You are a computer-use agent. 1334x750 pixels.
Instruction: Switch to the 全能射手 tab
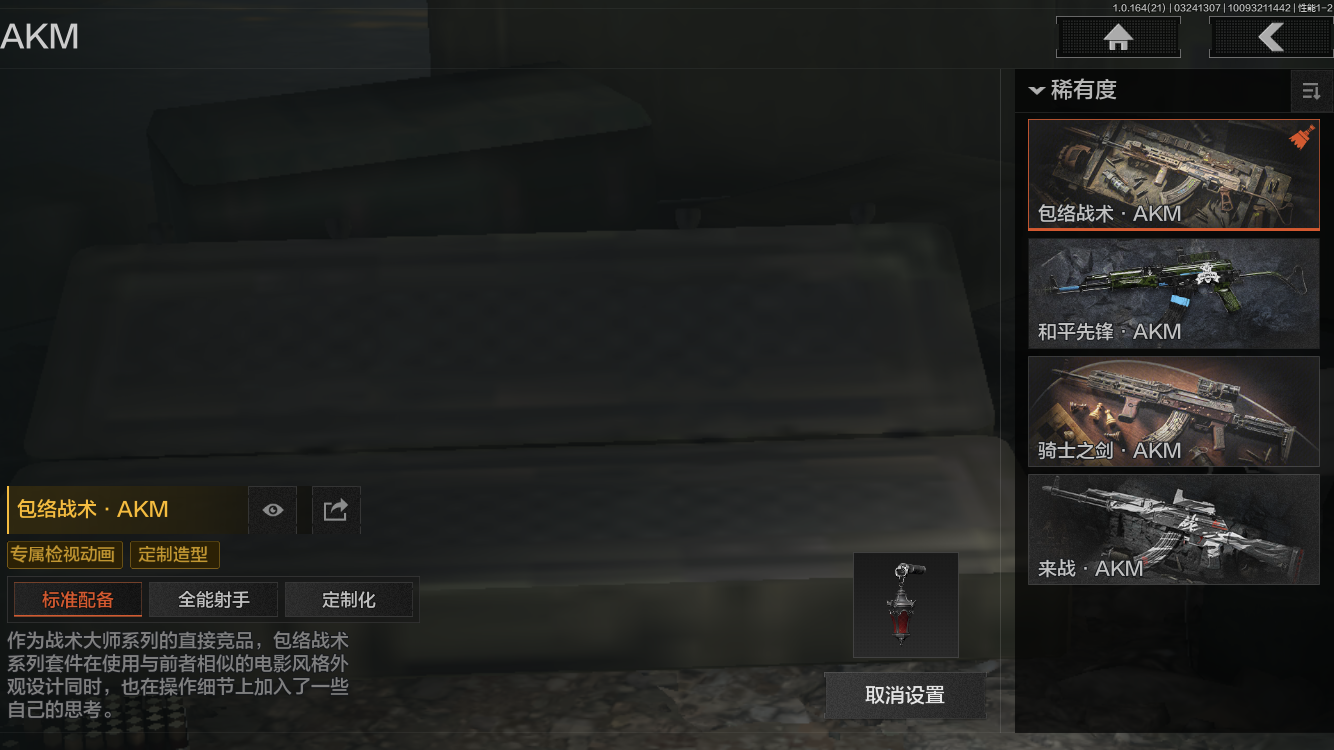click(x=213, y=600)
